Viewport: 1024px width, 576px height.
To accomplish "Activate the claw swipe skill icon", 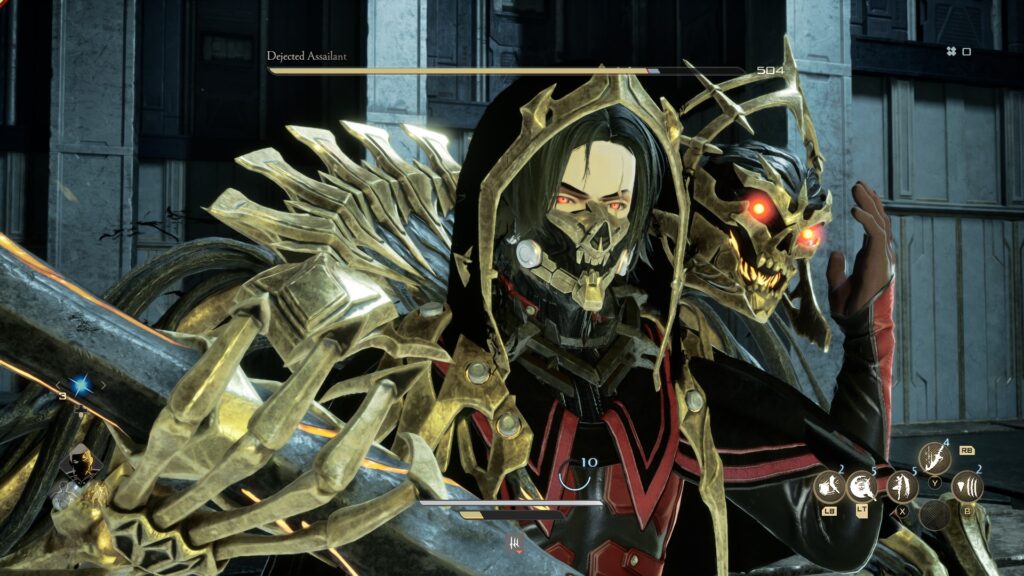I will [967, 486].
